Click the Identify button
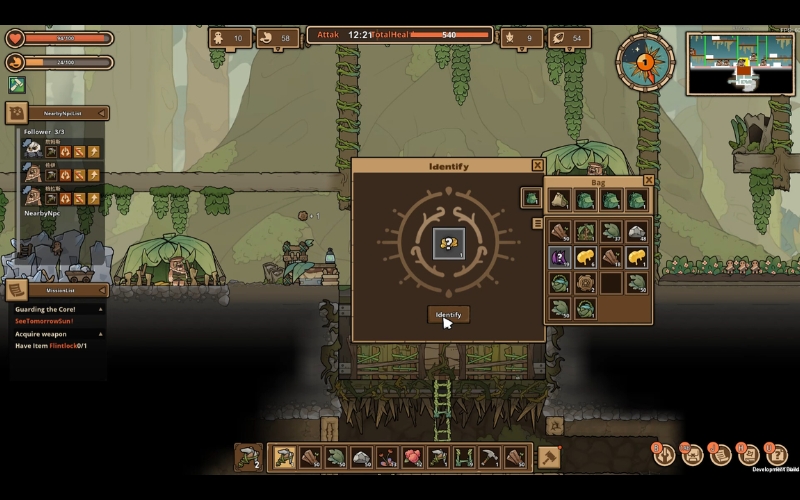The width and height of the screenshot is (800, 500). [x=448, y=315]
